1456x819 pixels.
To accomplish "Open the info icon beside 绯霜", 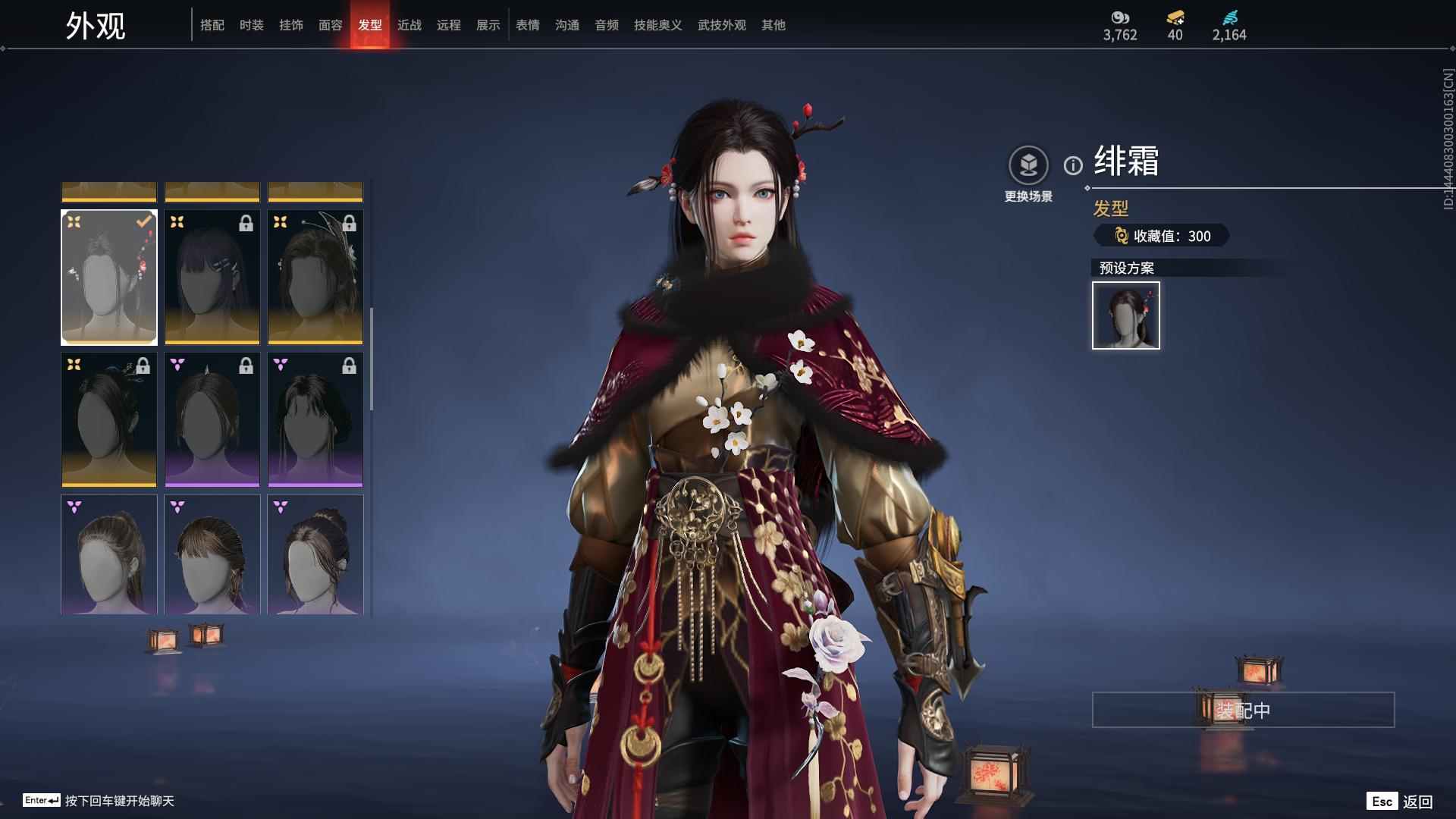I will click(1073, 165).
